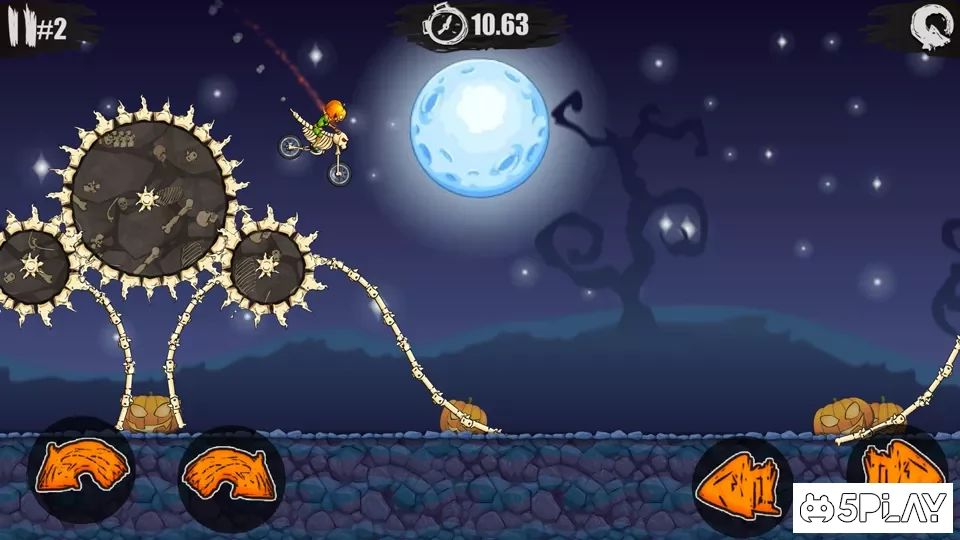Restart the level using the circular arrow
Image resolution: width=960 pixels, height=540 pixels.
(x=929, y=24)
